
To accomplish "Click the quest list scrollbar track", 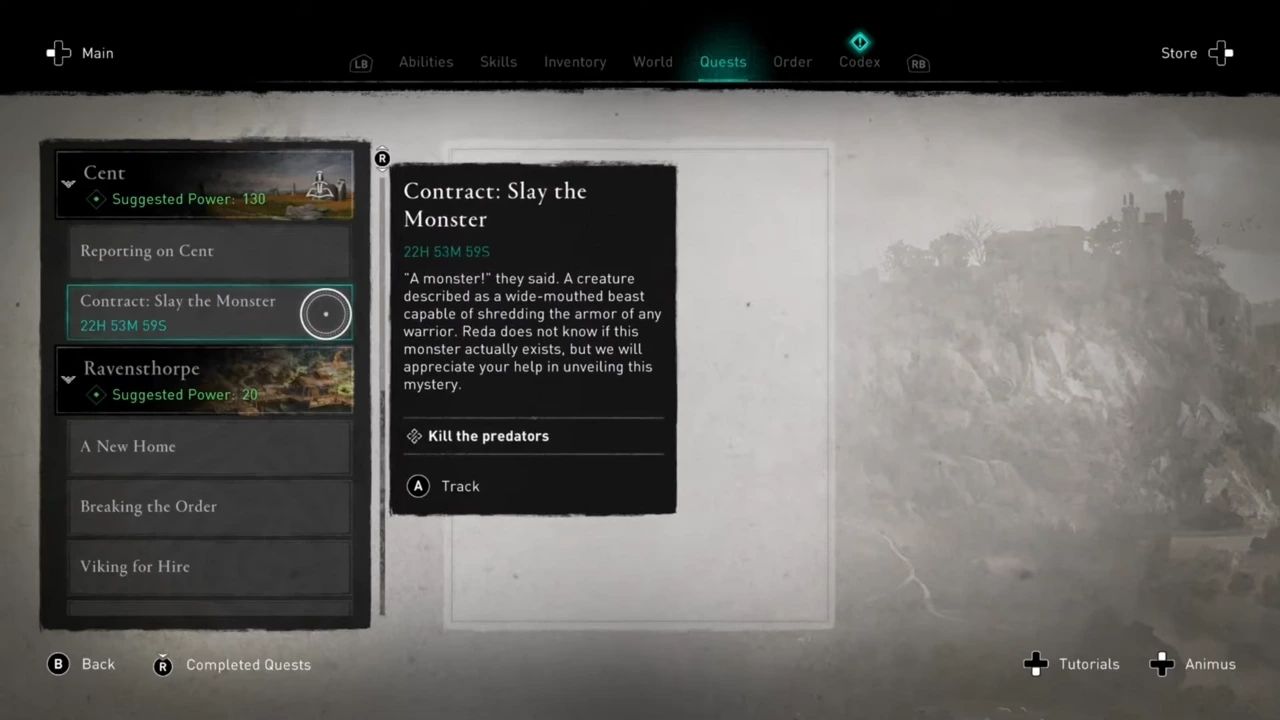I will (382, 400).
